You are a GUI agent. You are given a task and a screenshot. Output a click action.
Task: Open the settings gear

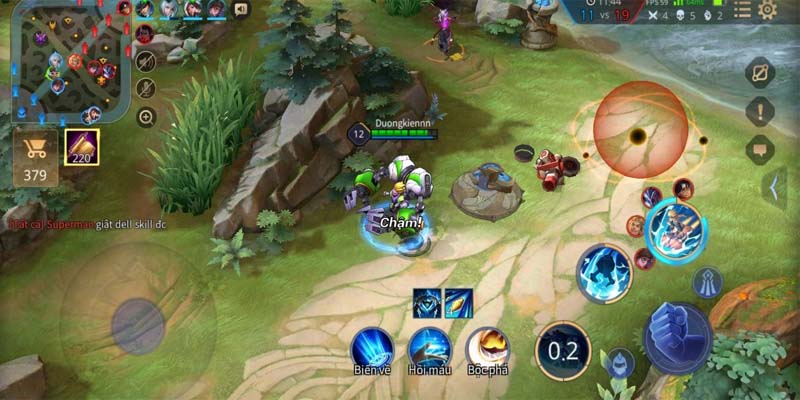[x=768, y=10]
